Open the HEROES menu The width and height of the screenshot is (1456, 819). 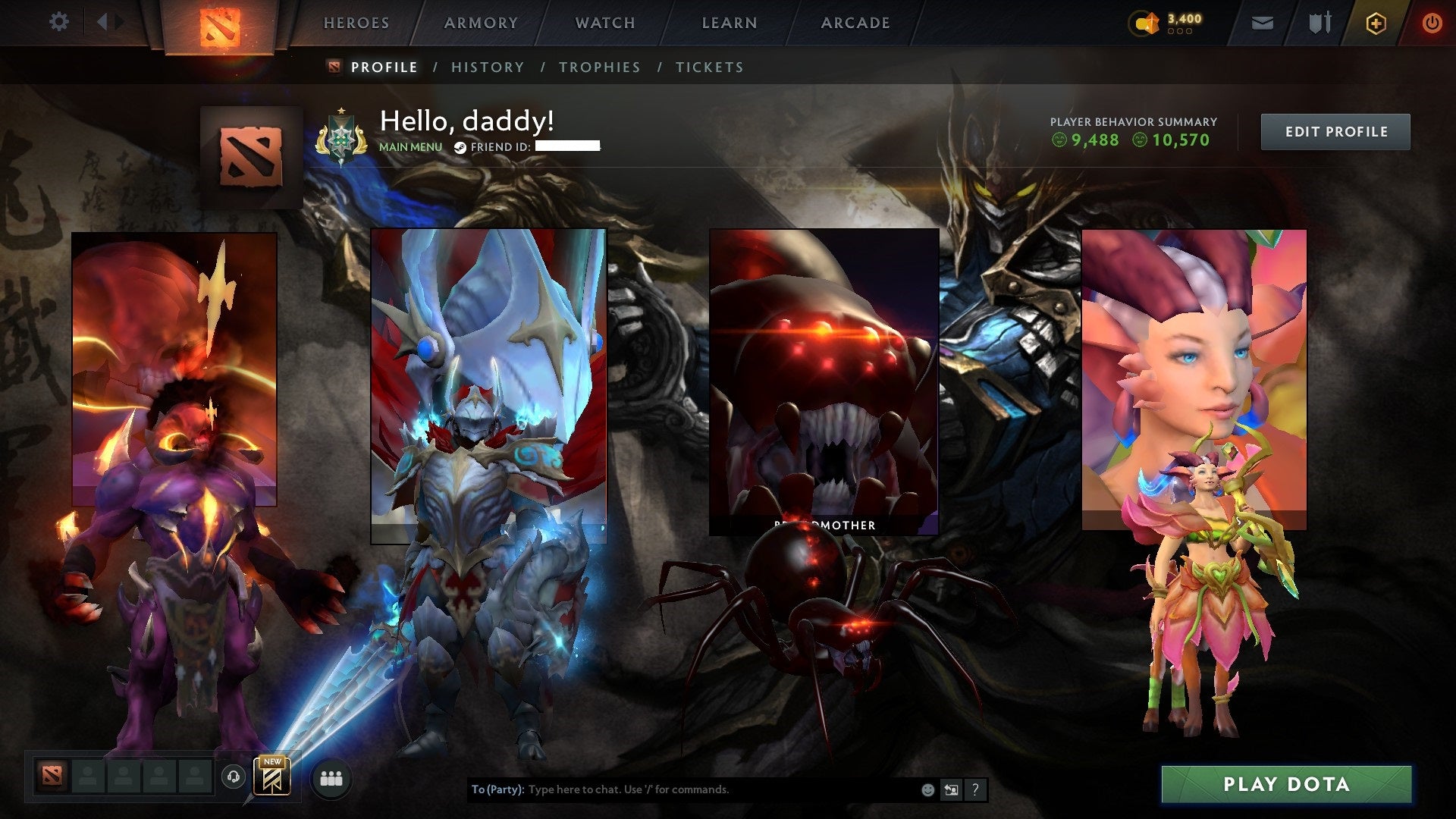pyautogui.click(x=356, y=23)
